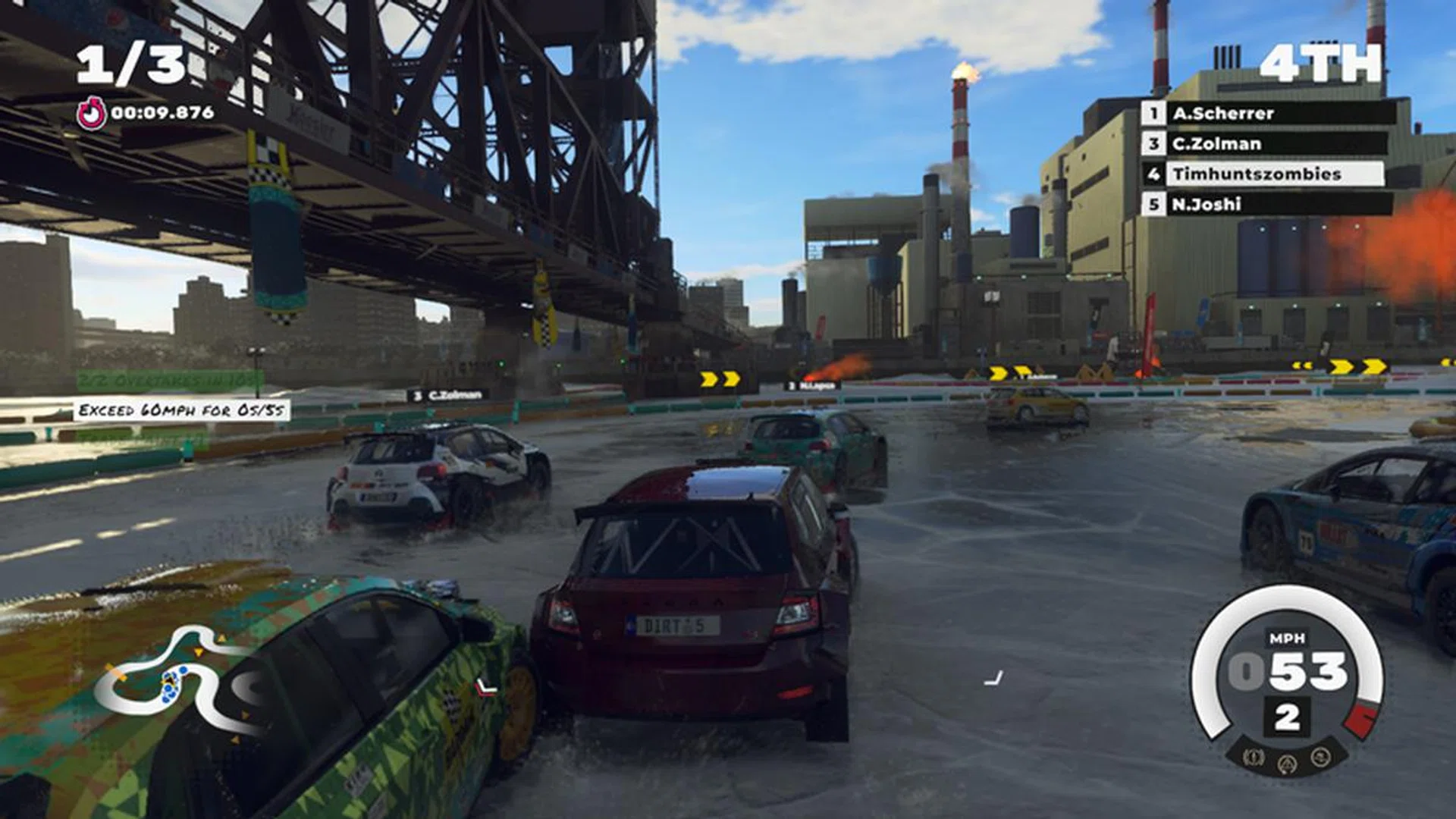
Task: Click the lap timer stopwatch icon
Action: point(93,114)
